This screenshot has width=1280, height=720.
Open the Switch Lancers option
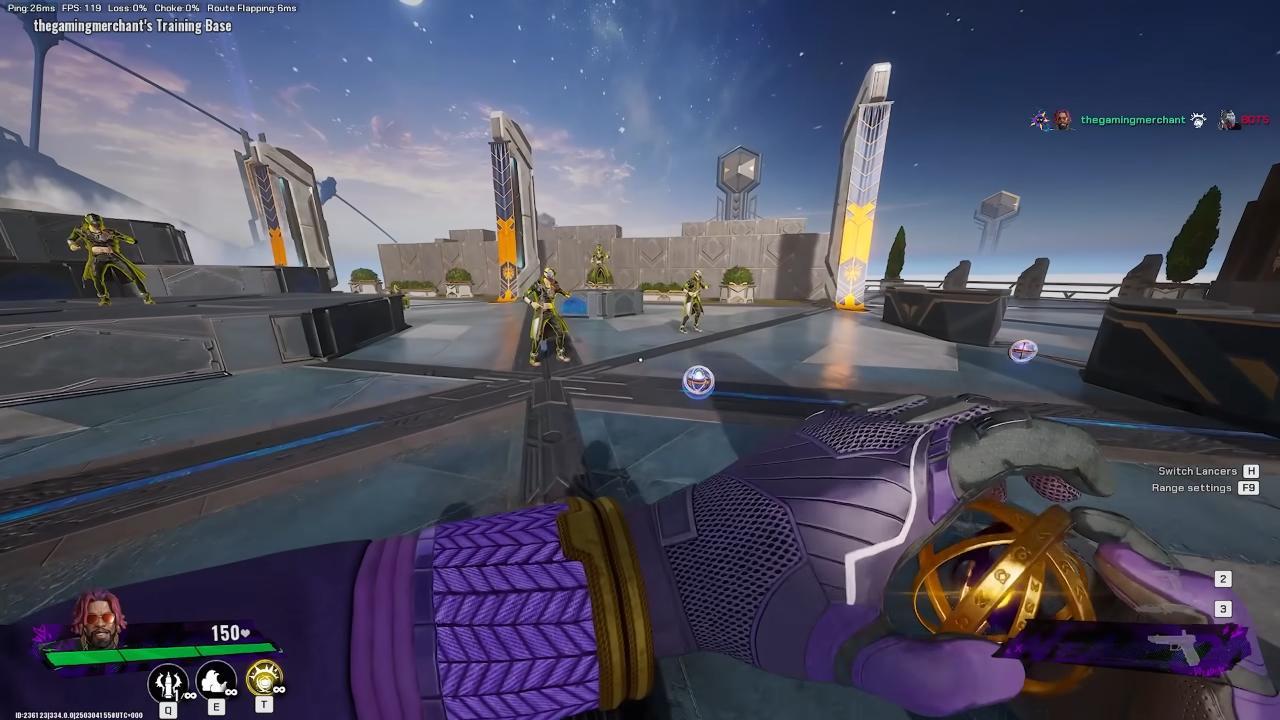(1197, 471)
